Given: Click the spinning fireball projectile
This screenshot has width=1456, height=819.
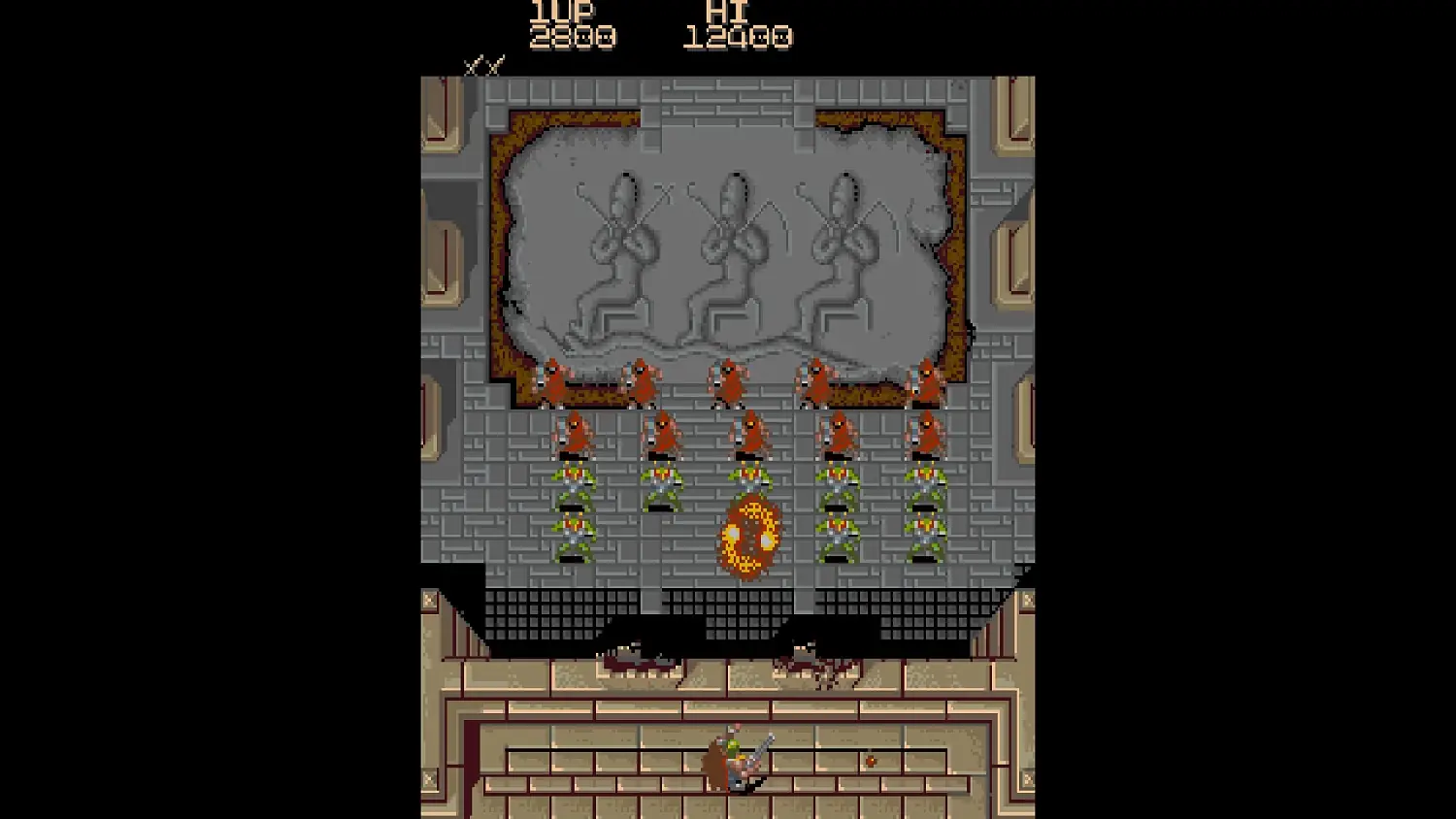Looking at the screenshot, I should [x=749, y=534].
